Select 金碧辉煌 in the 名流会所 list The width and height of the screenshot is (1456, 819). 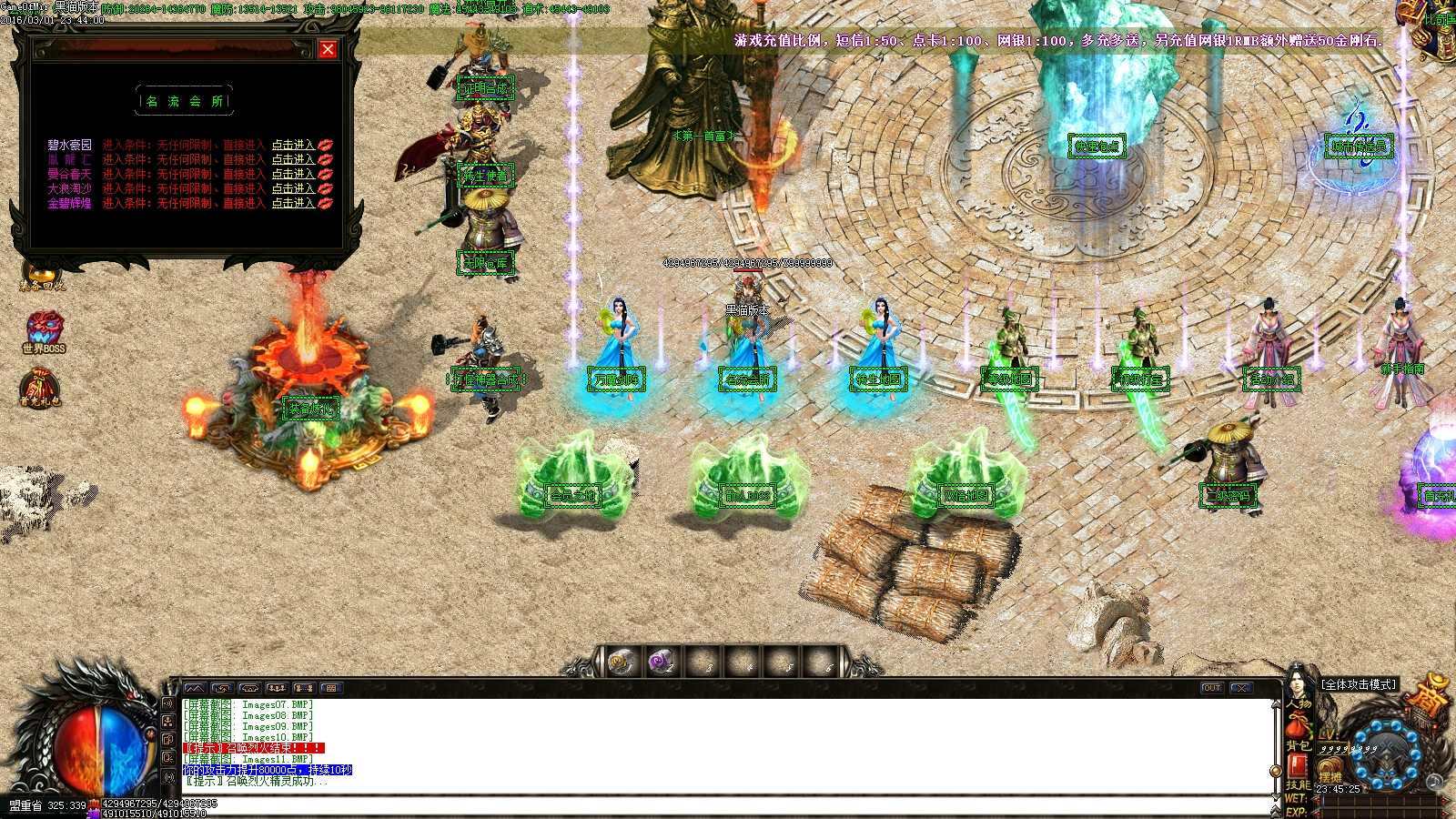(69, 204)
